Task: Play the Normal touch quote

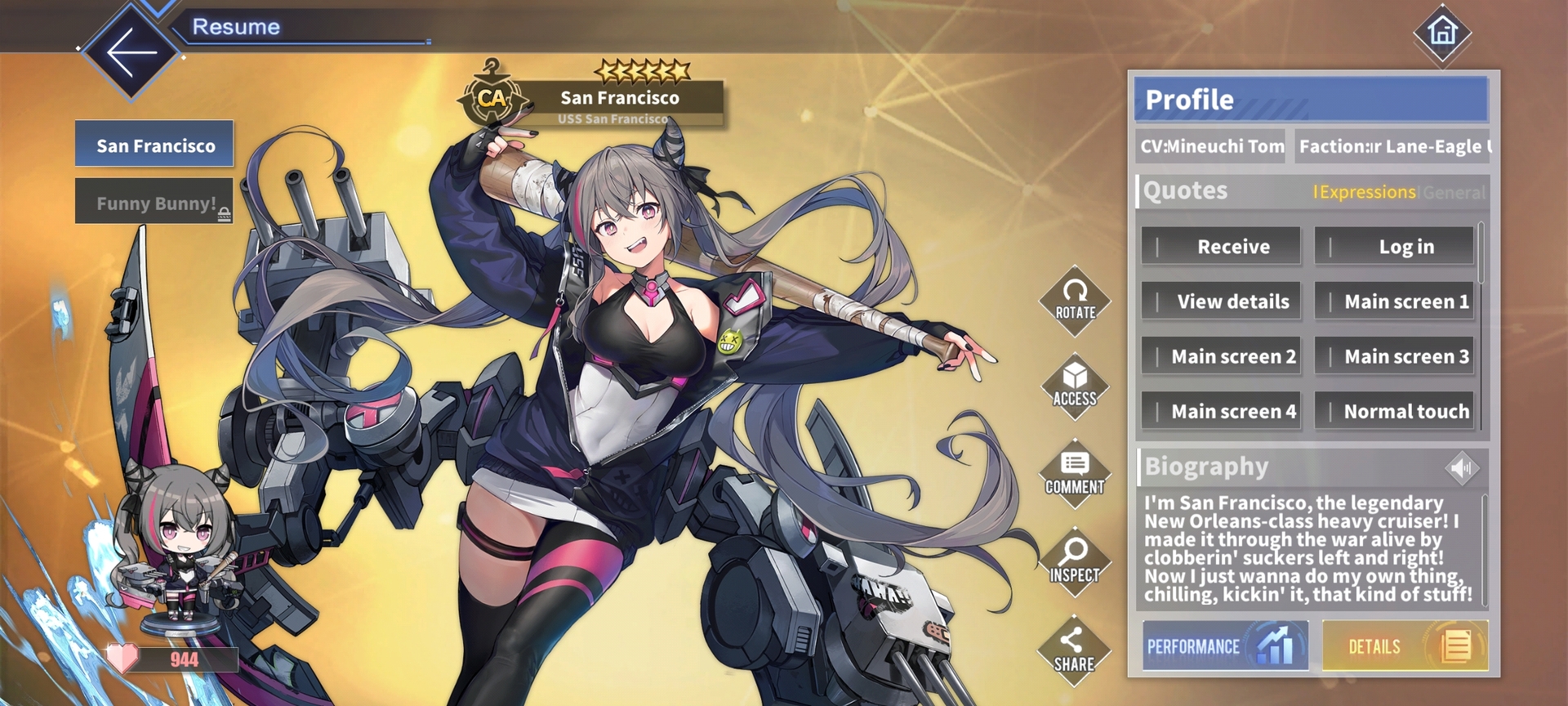Action: pyautogui.click(x=1394, y=411)
